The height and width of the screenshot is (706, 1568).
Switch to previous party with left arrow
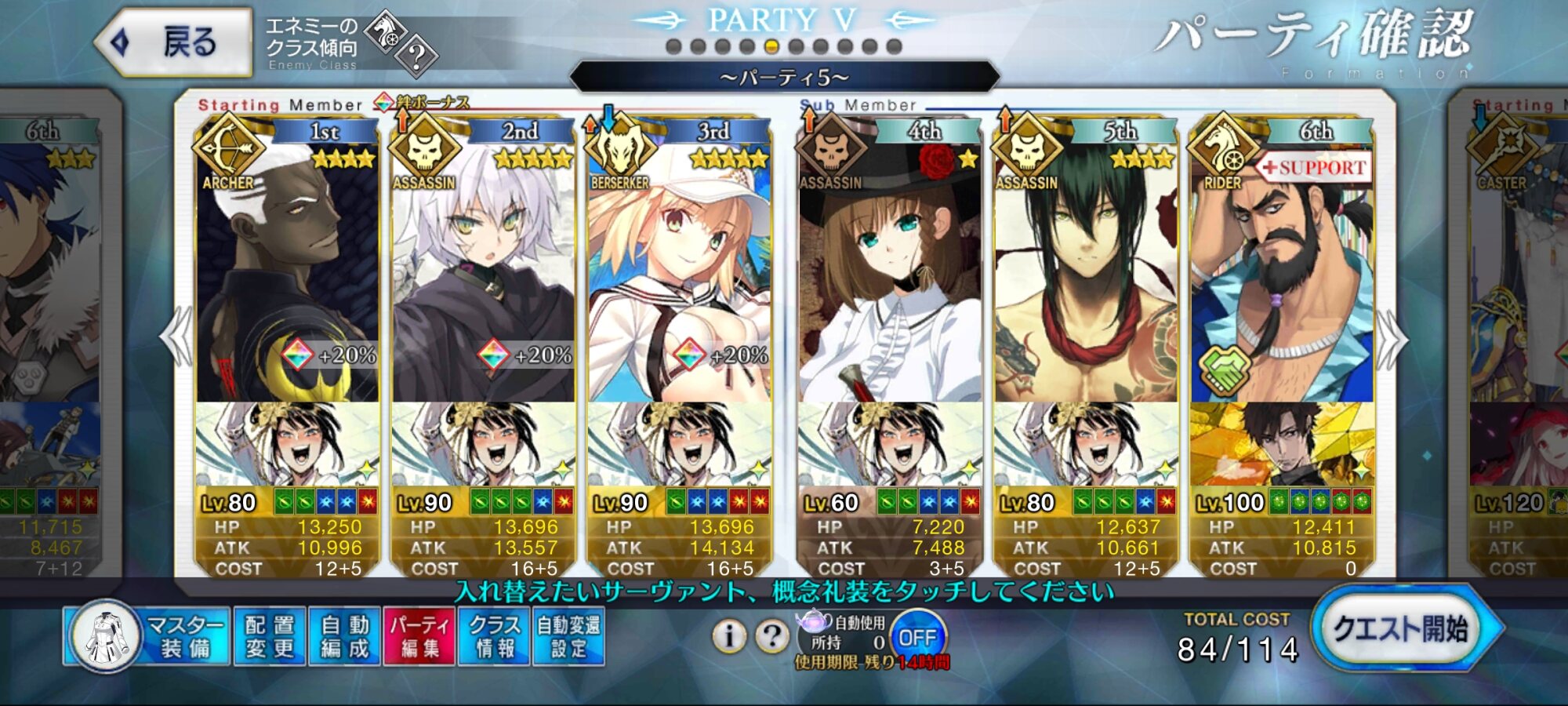coord(177,337)
